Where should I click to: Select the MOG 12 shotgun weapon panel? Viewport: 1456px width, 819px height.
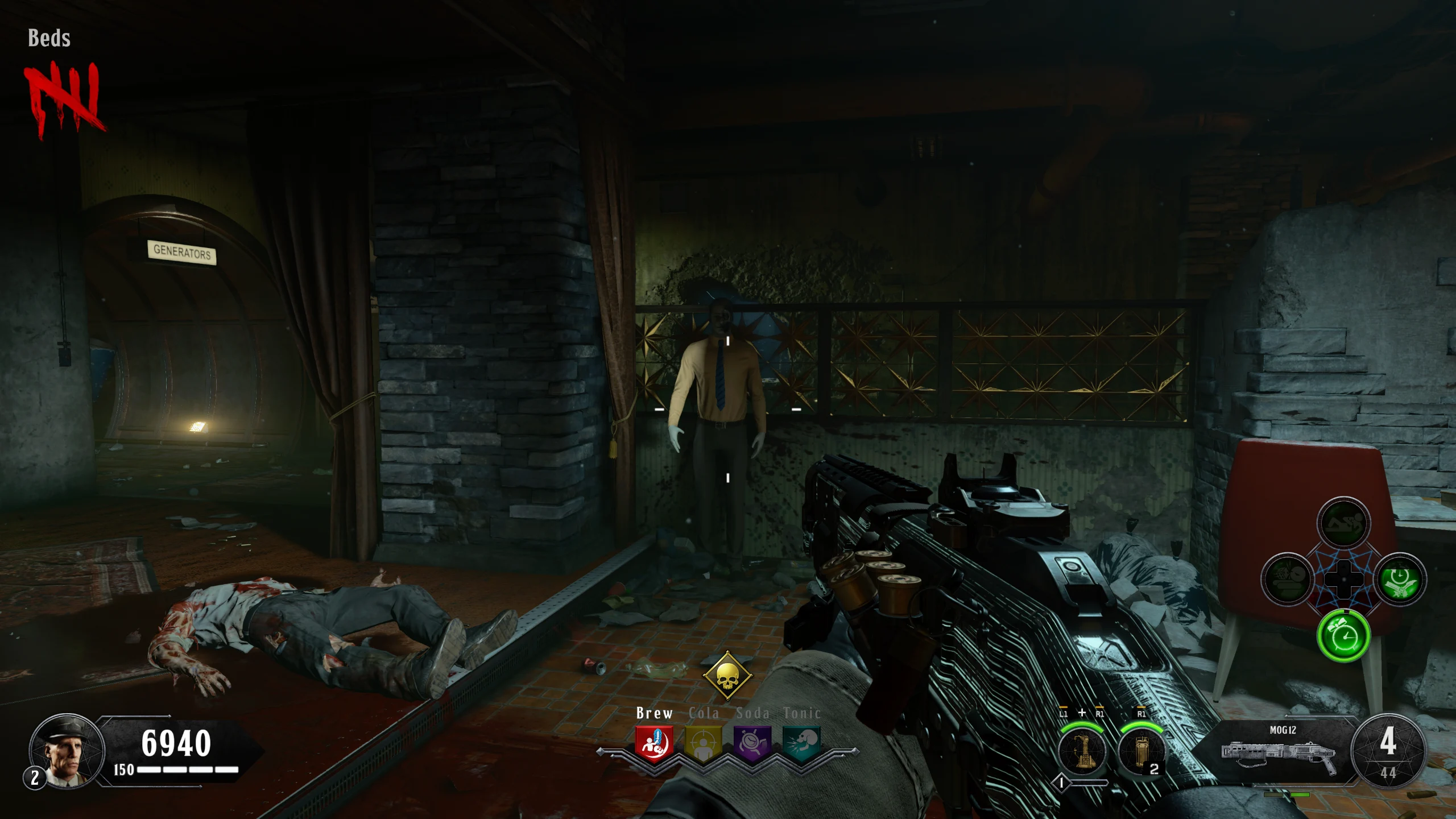coord(1279,750)
